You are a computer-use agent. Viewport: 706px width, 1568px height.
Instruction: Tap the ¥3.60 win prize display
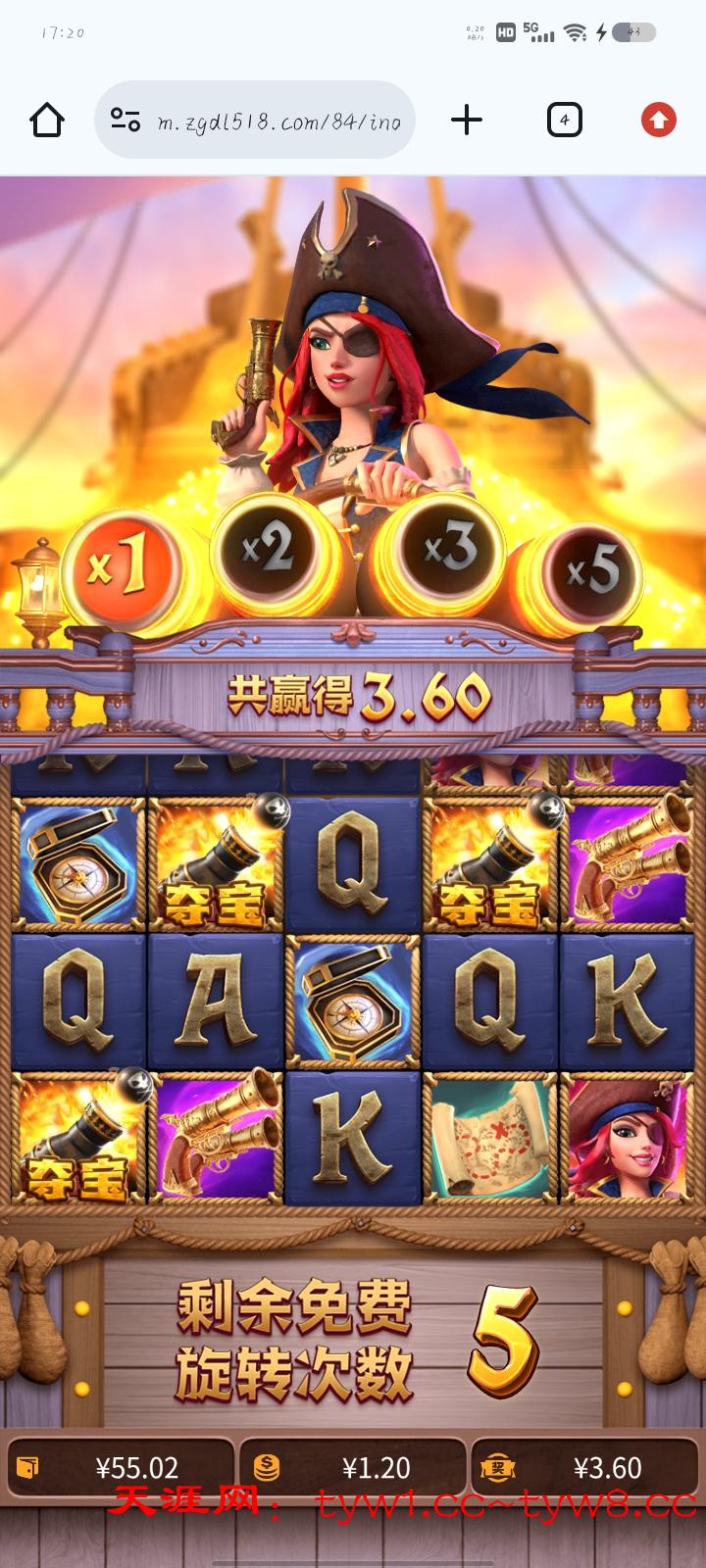(x=585, y=1467)
